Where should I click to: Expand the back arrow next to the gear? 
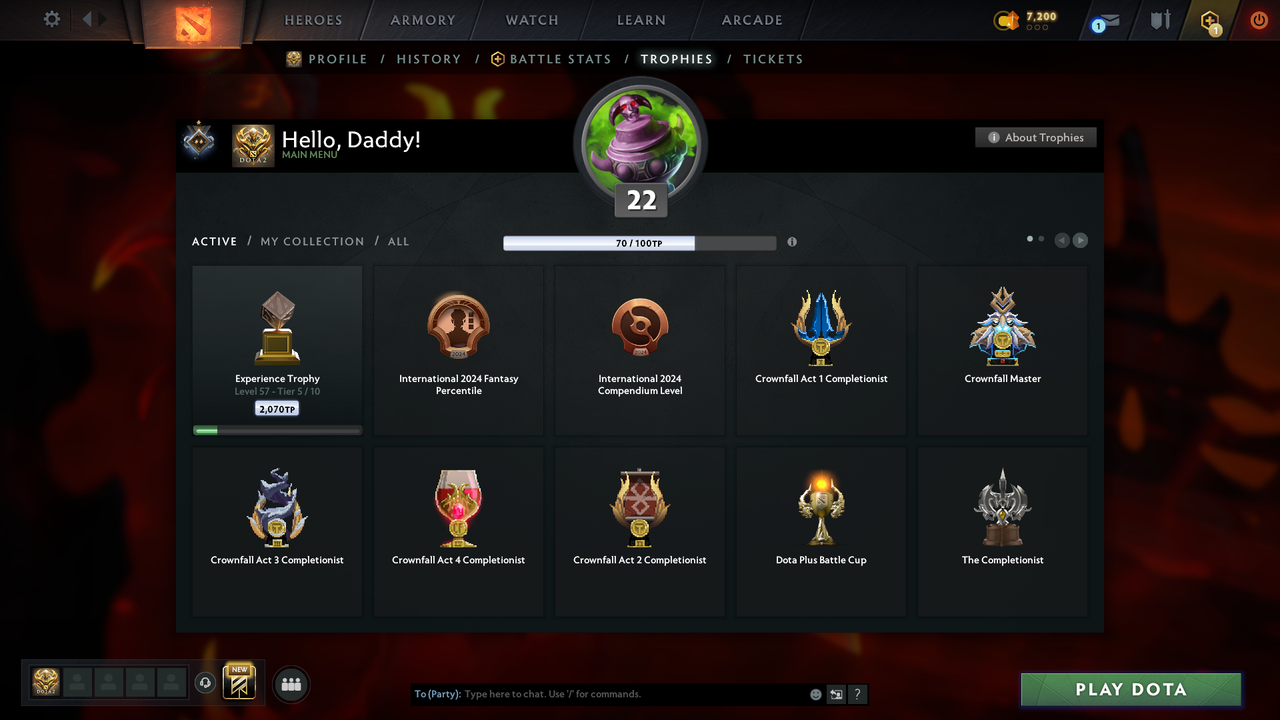(x=88, y=18)
